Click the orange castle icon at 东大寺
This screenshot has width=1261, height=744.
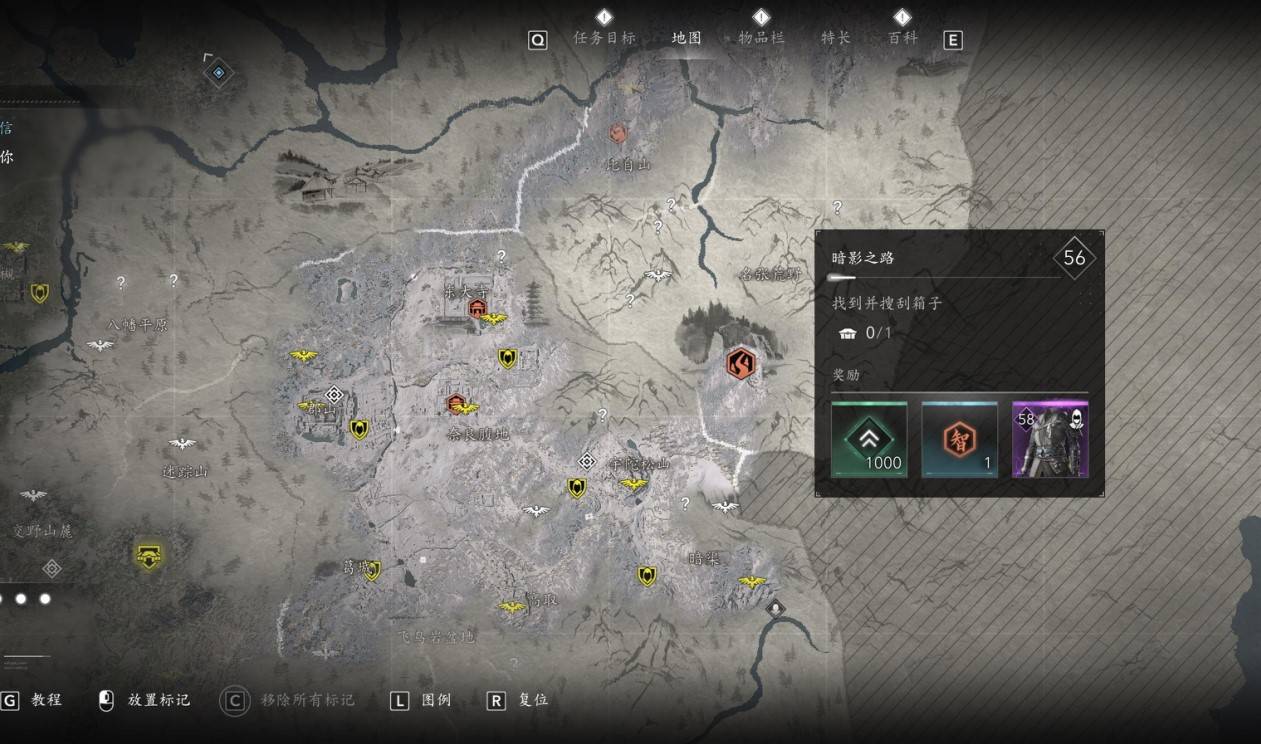pos(477,310)
